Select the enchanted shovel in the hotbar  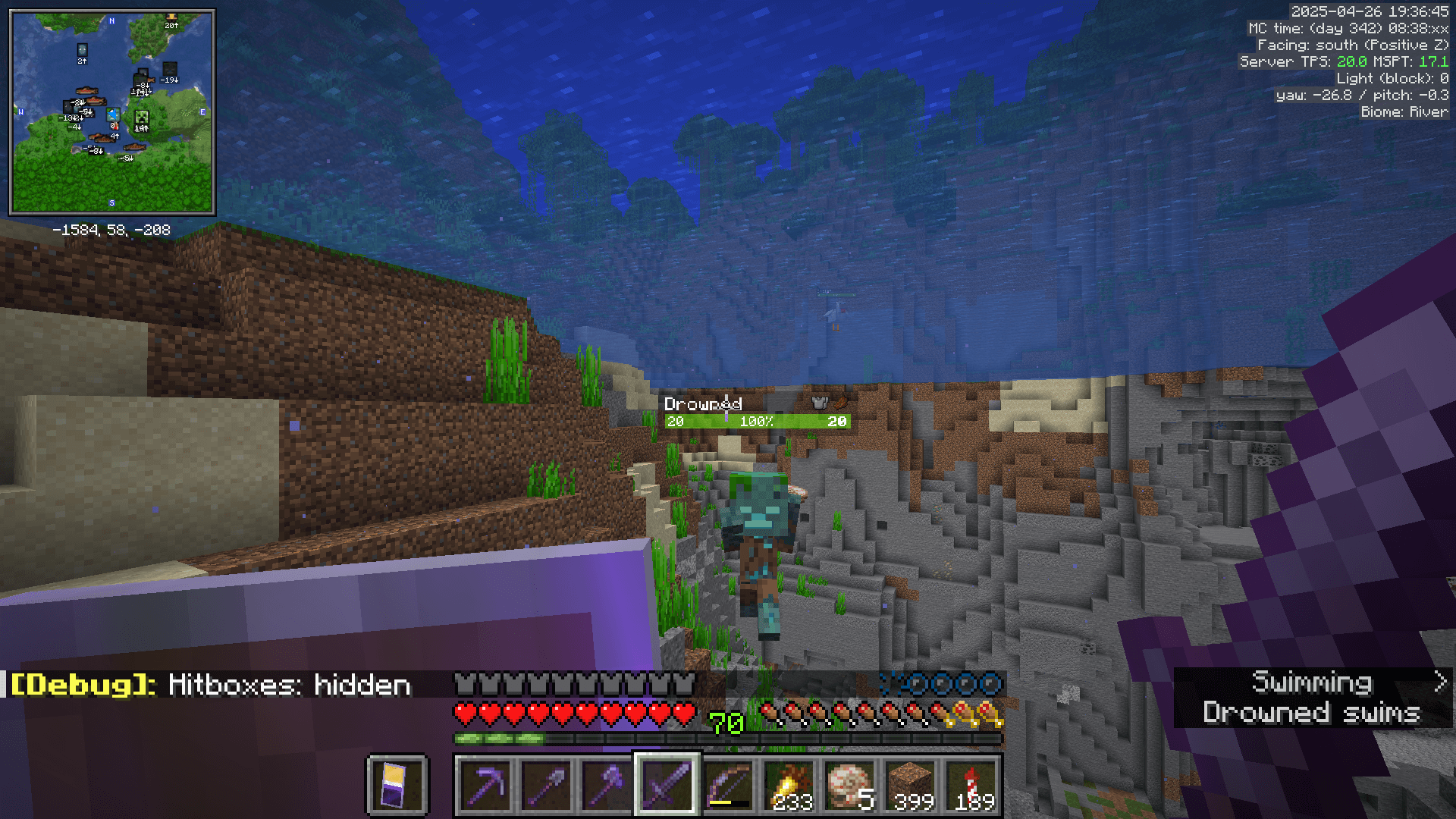pyautogui.click(x=546, y=783)
